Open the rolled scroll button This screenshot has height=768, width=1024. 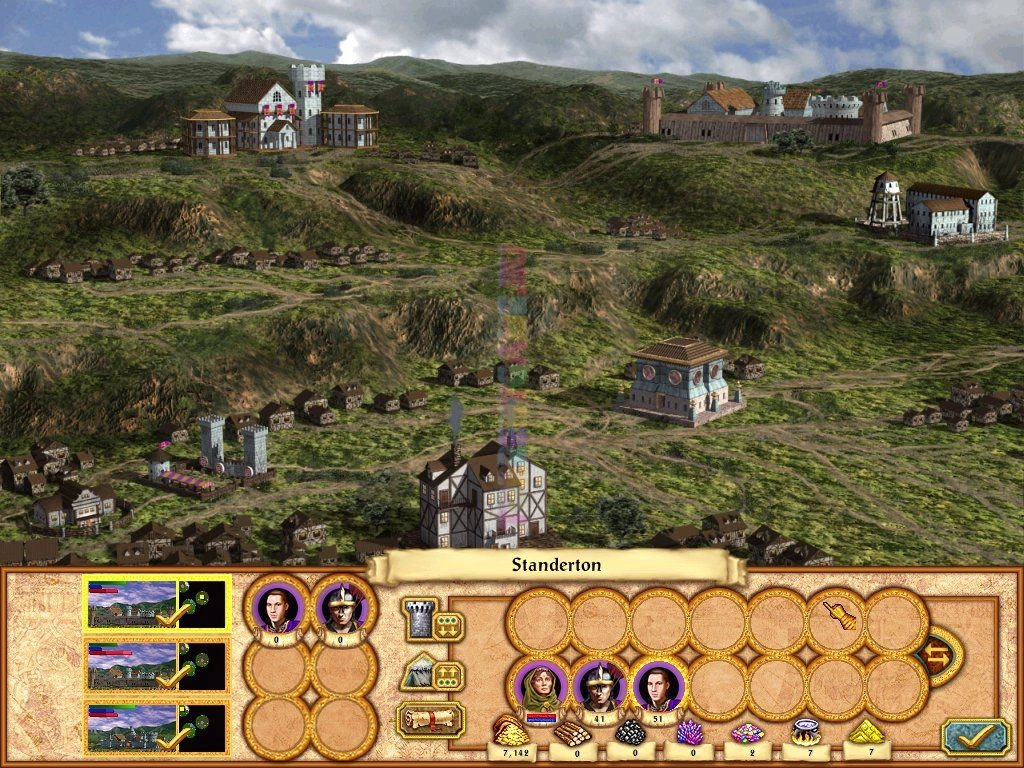point(432,719)
